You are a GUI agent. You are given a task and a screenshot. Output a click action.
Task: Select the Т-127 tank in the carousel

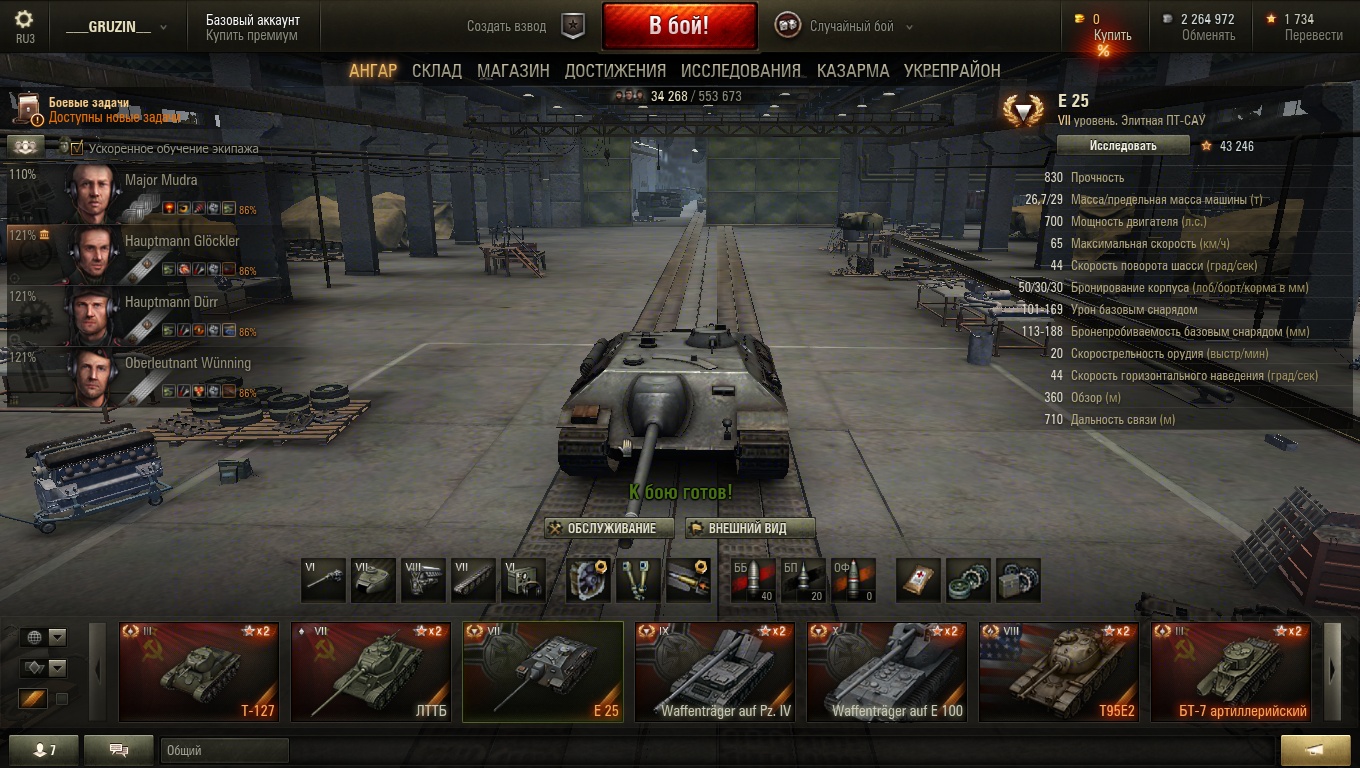(x=198, y=671)
